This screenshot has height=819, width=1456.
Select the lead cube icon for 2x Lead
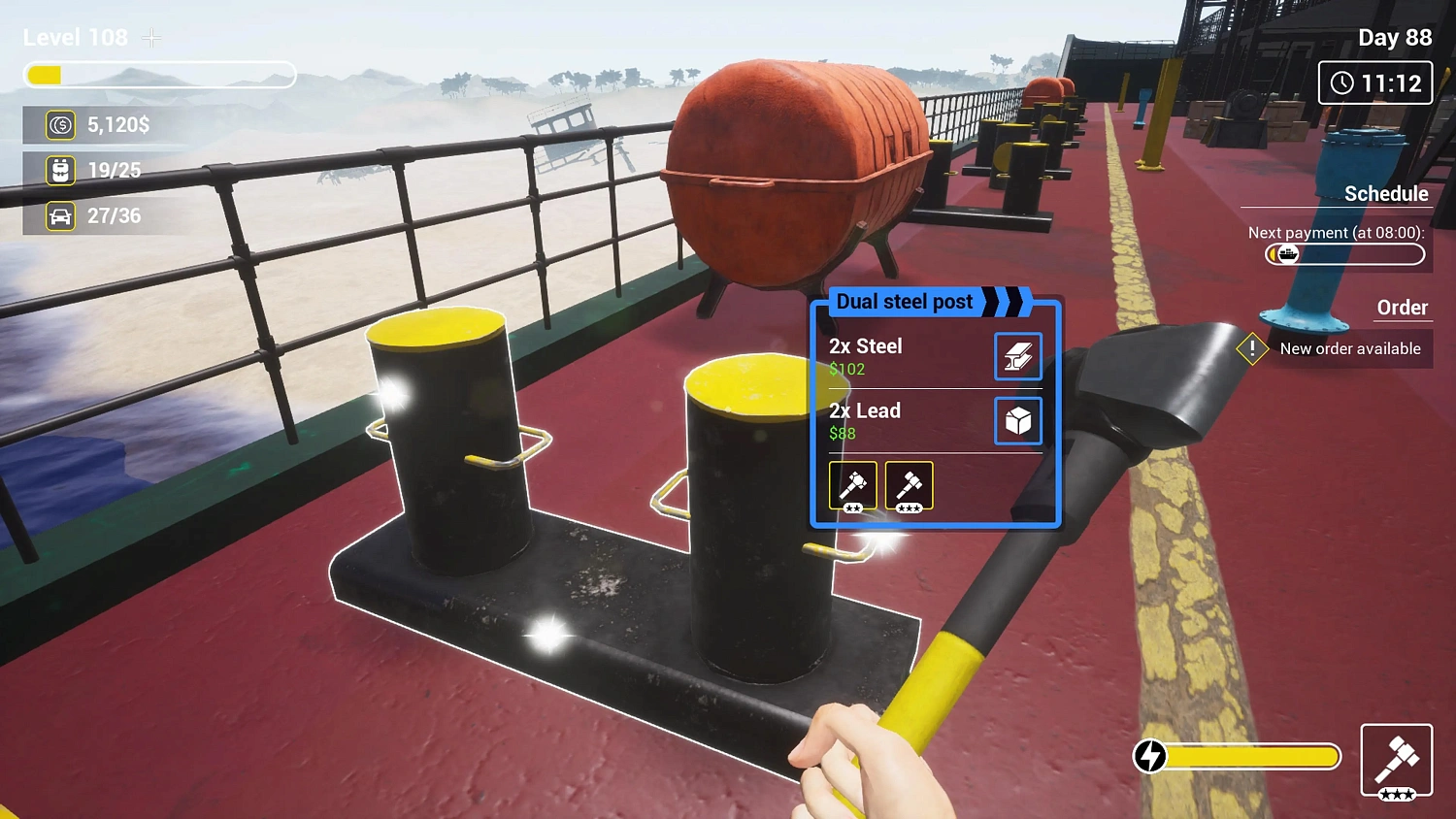[1018, 420]
